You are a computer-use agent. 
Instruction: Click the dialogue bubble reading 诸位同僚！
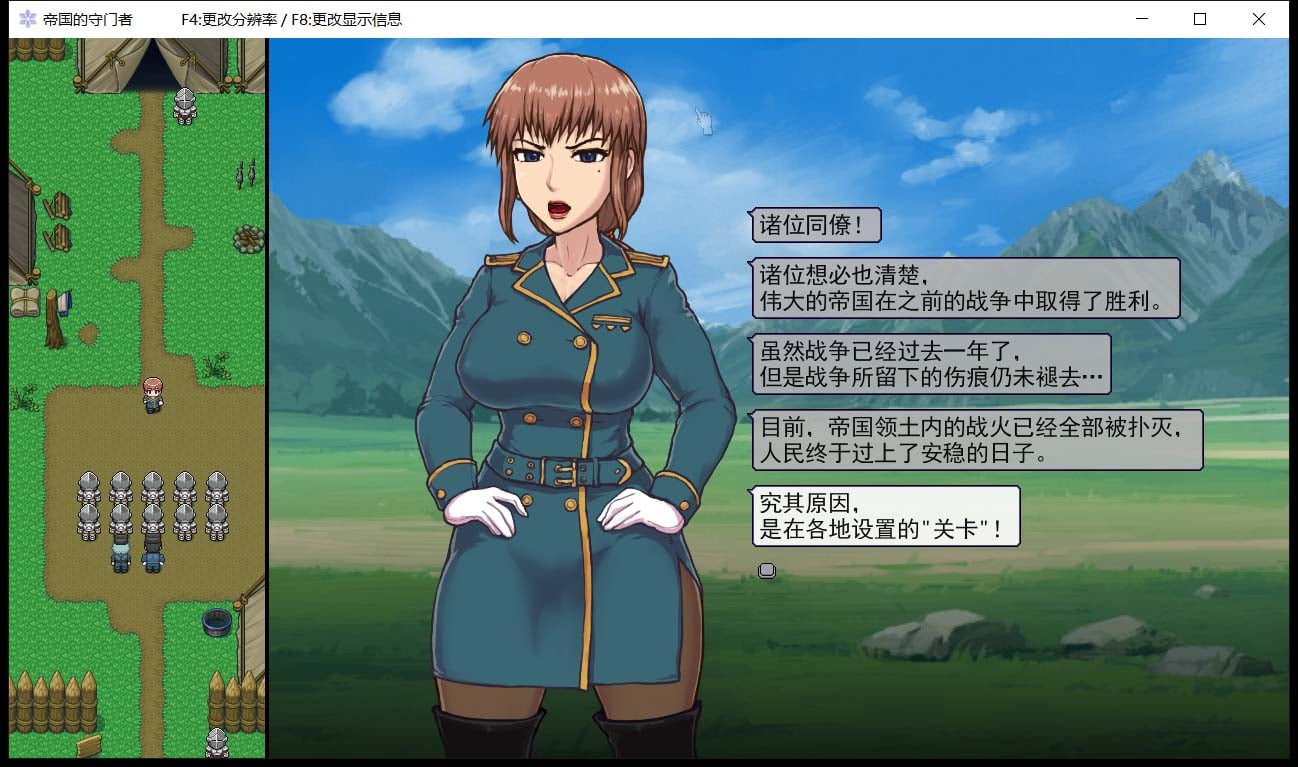click(x=815, y=226)
